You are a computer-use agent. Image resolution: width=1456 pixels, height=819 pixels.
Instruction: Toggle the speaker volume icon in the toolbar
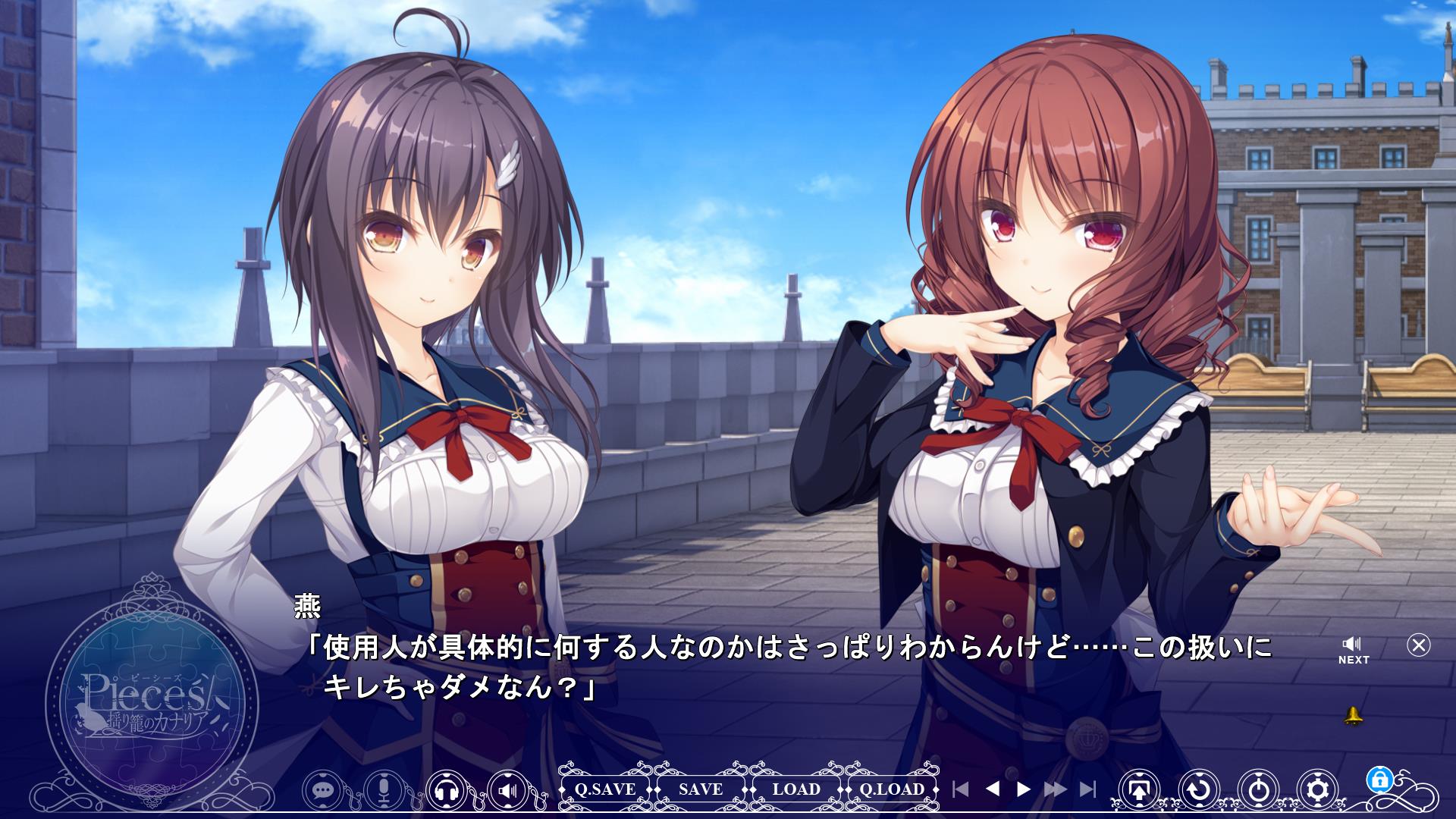(x=508, y=790)
